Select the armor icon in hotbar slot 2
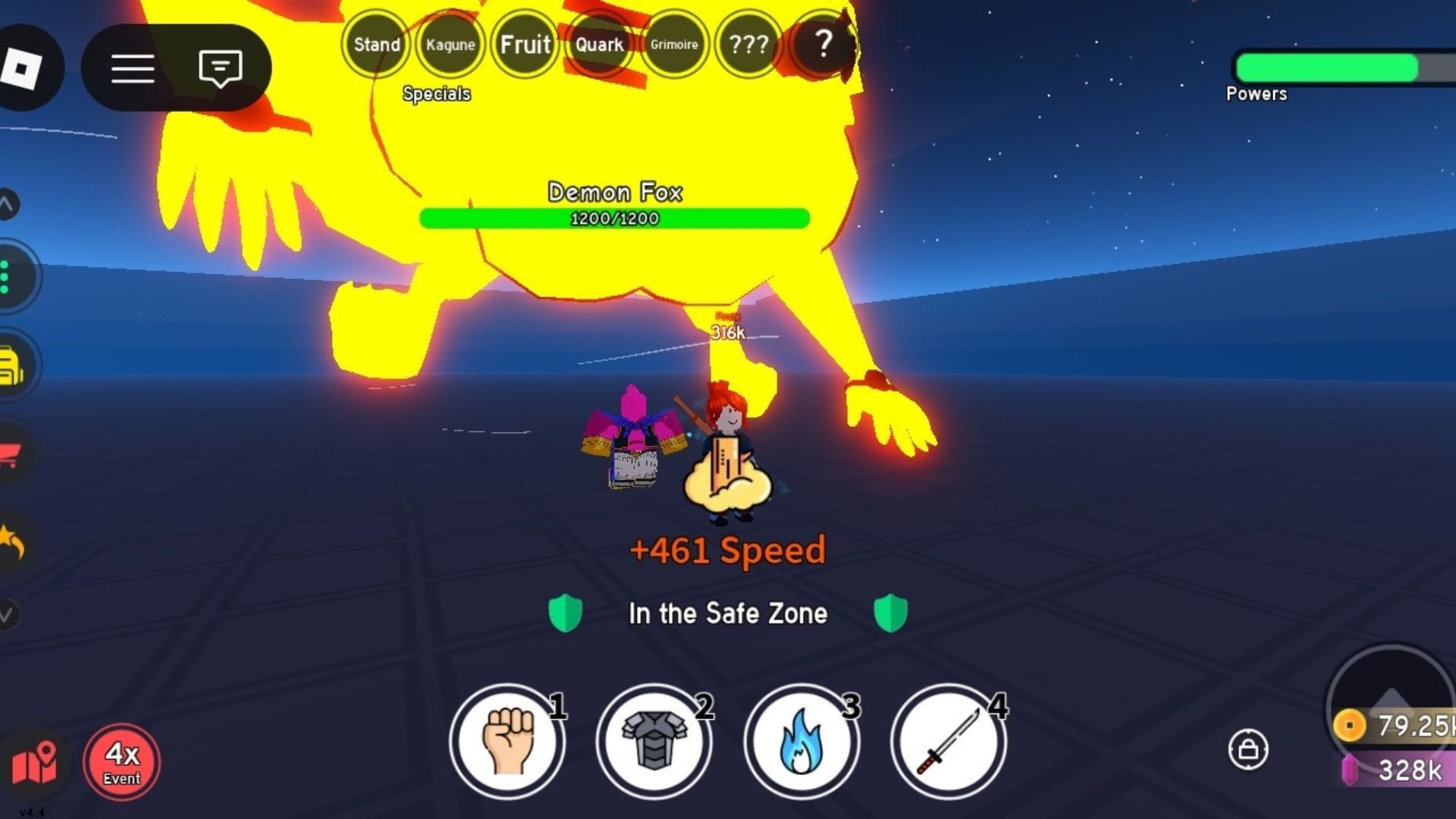This screenshot has height=819, width=1456. 654,742
